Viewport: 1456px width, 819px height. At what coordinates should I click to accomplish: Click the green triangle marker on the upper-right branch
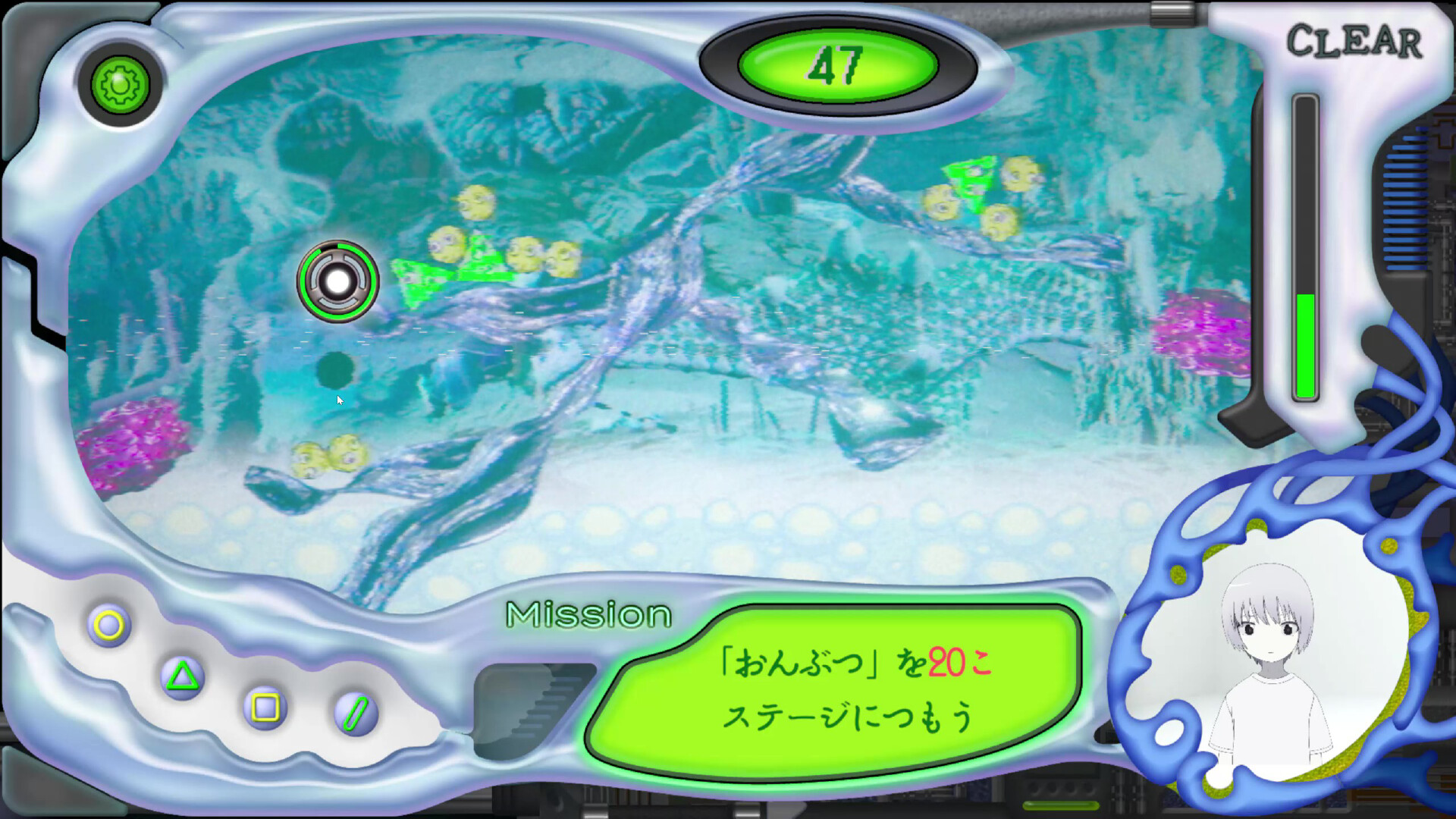click(x=971, y=182)
